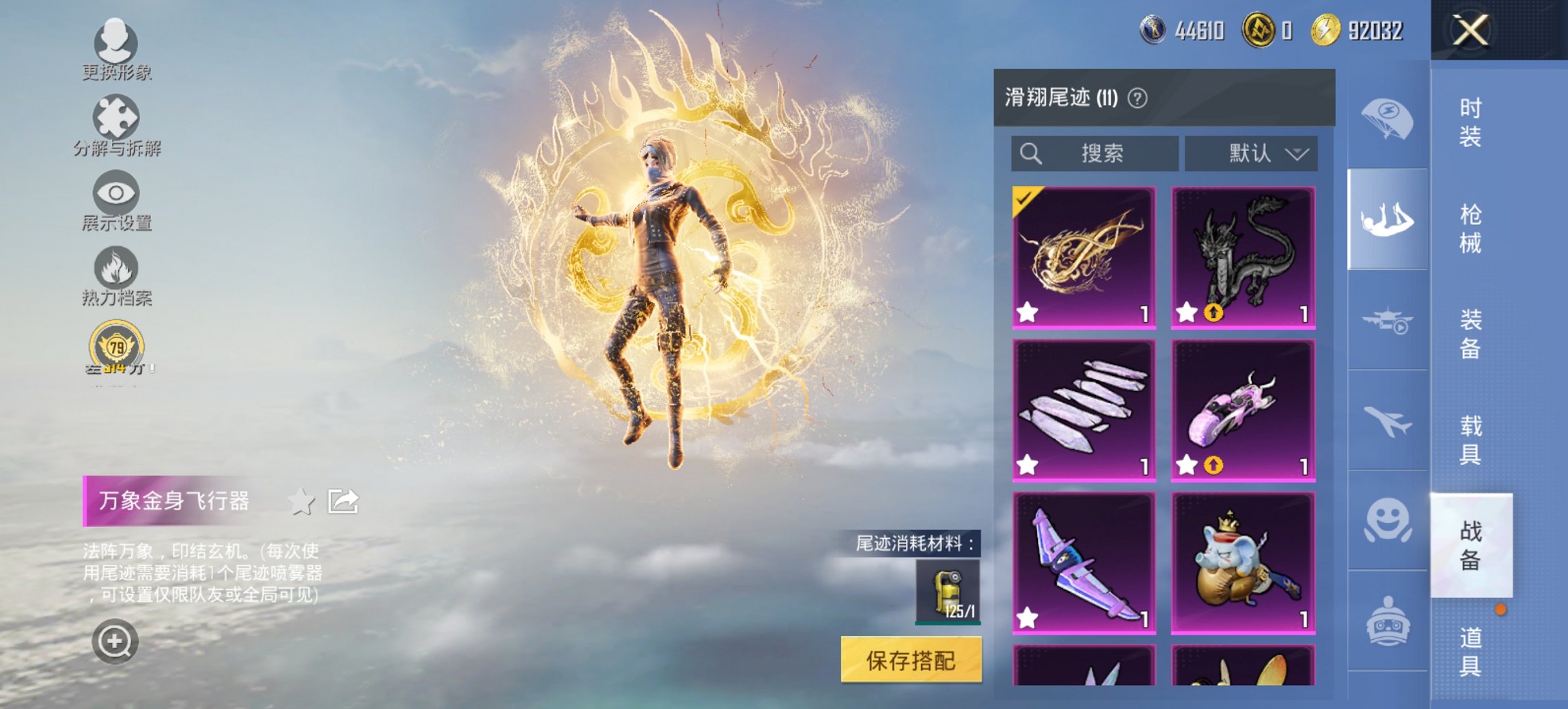This screenshot has height=709, width=1568.
Task: Open the 默认 sort dropdown
Action: click(1253, 153)
